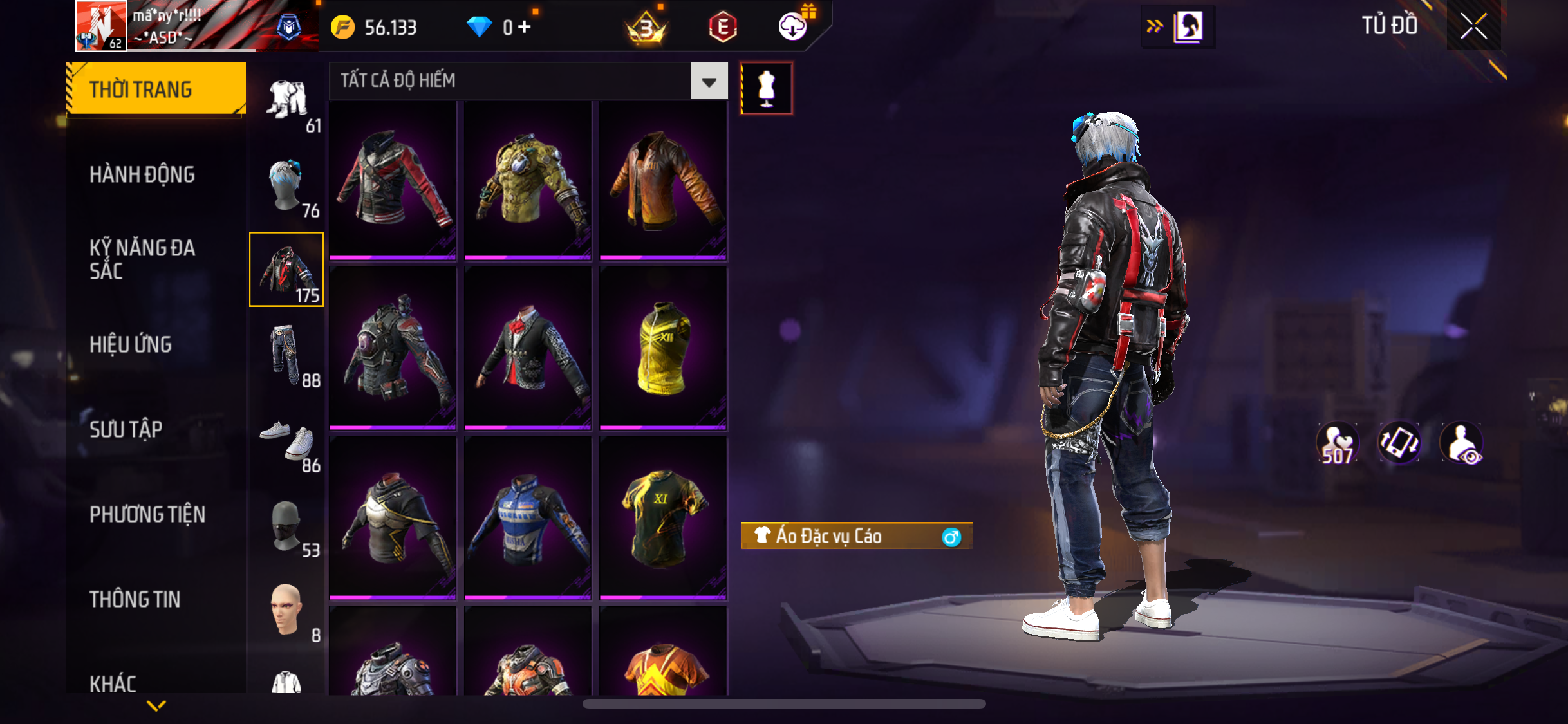Switch to the Kỹ Năng Đa Sắc tab
The image size is (1568, 724).
142,259
